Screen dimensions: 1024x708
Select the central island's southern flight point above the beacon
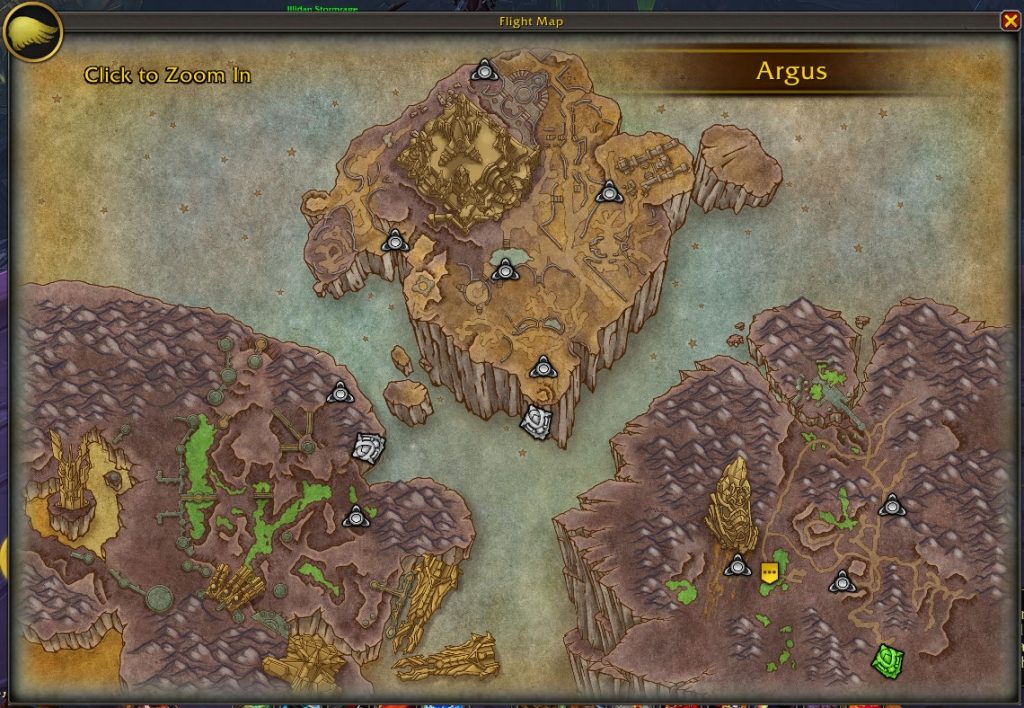pyautogui.click(x=542, y=367)
